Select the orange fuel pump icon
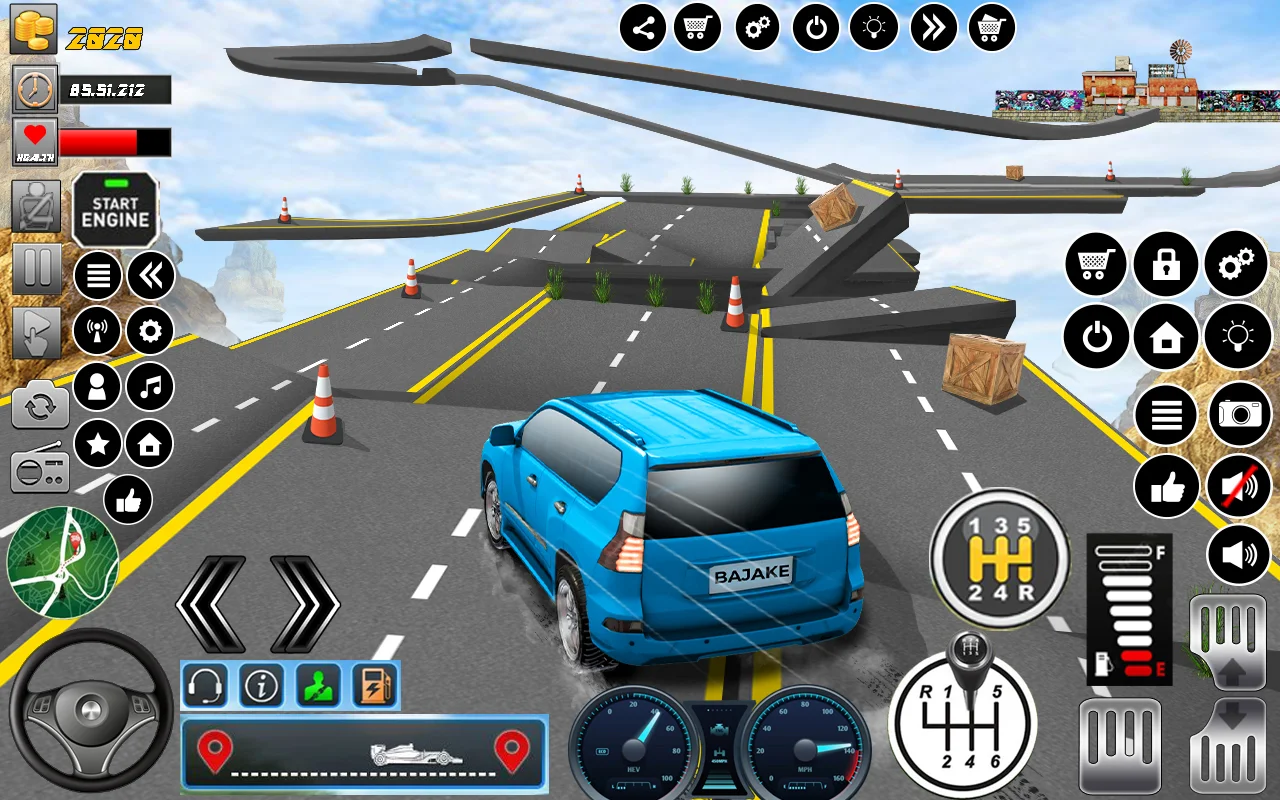The width and height of the screenshot is (1280, 800). 375,686
